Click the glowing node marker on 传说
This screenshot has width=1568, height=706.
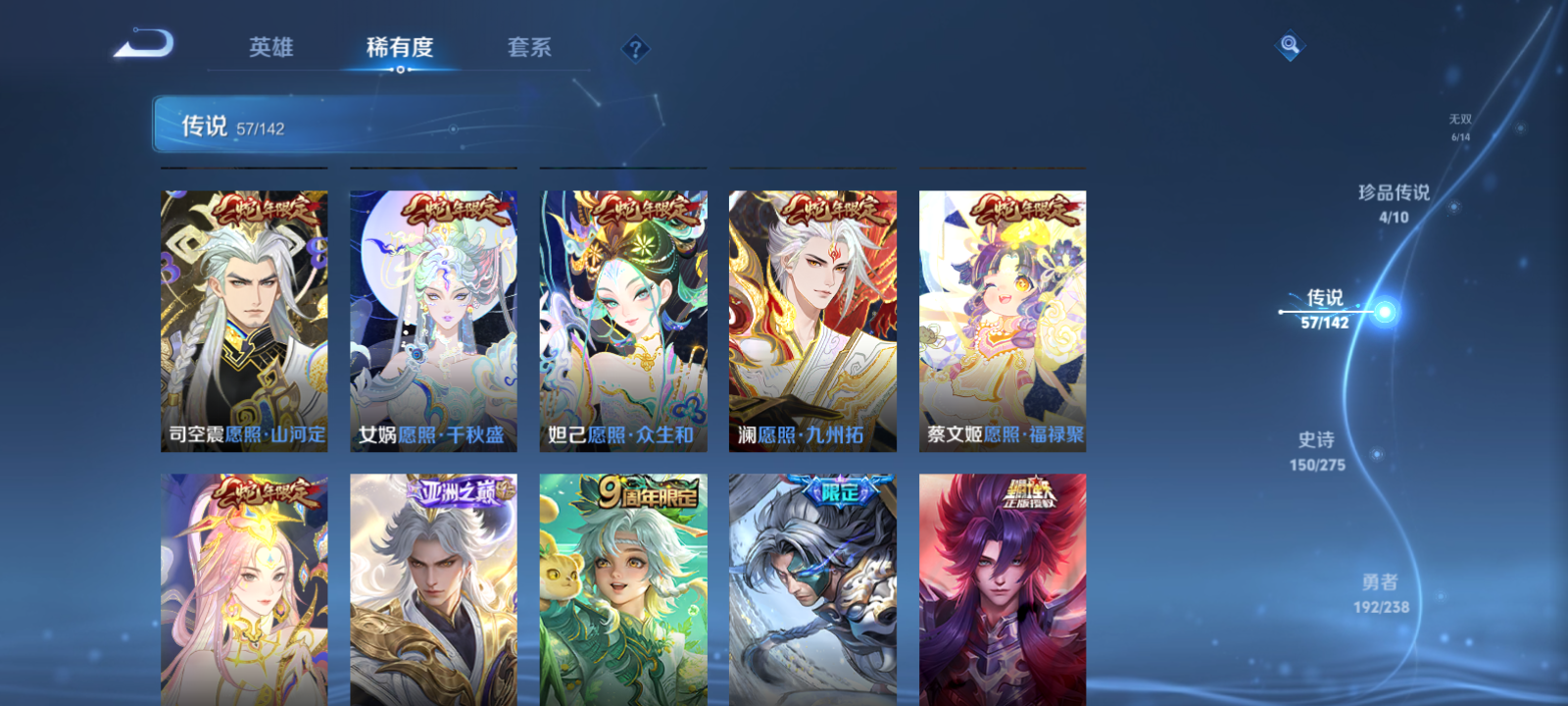click(1384, 312)
